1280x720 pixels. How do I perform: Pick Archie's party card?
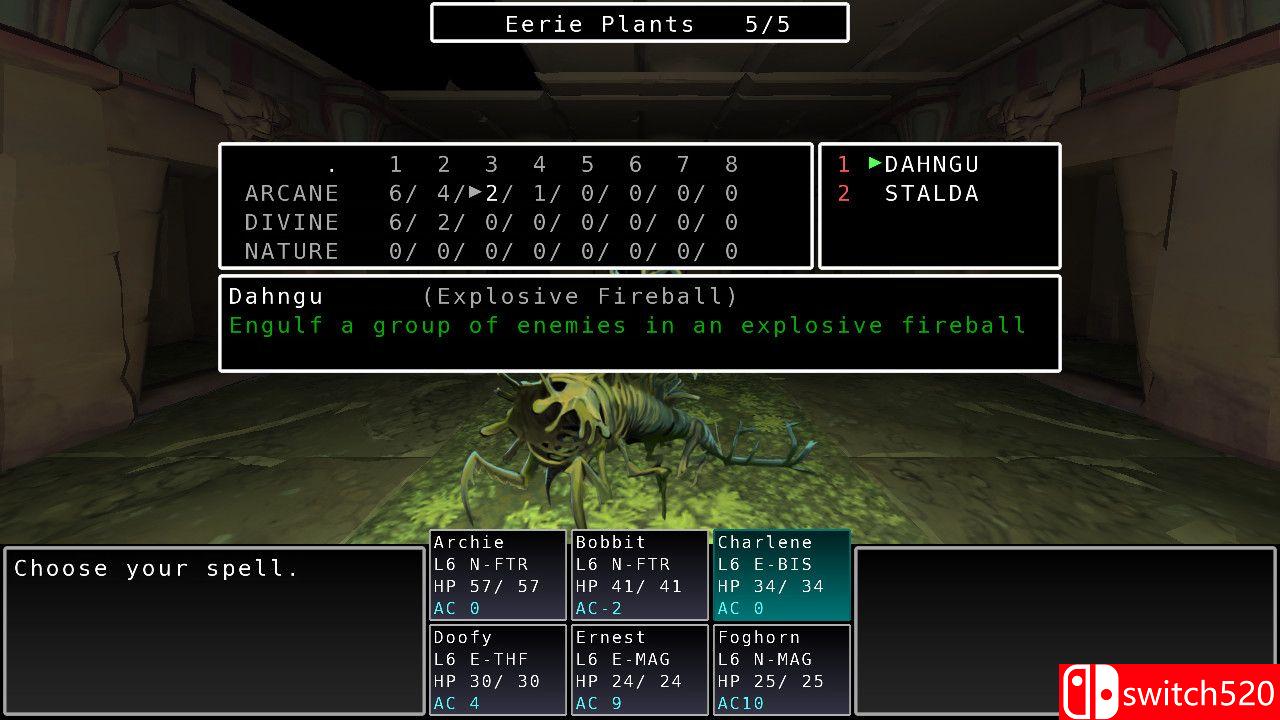pos(498,575)
